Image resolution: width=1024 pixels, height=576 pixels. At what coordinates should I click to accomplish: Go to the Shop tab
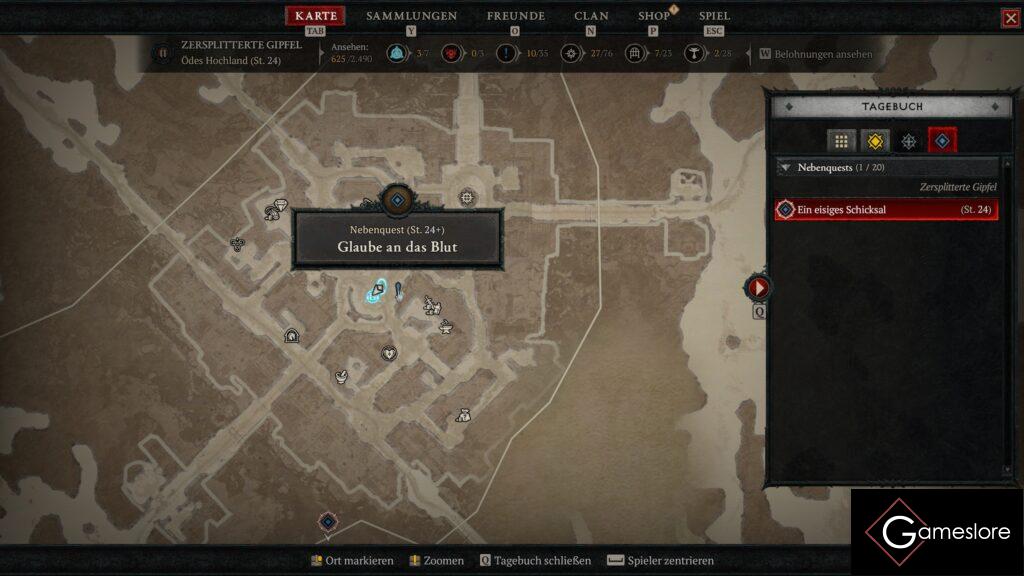654,16
